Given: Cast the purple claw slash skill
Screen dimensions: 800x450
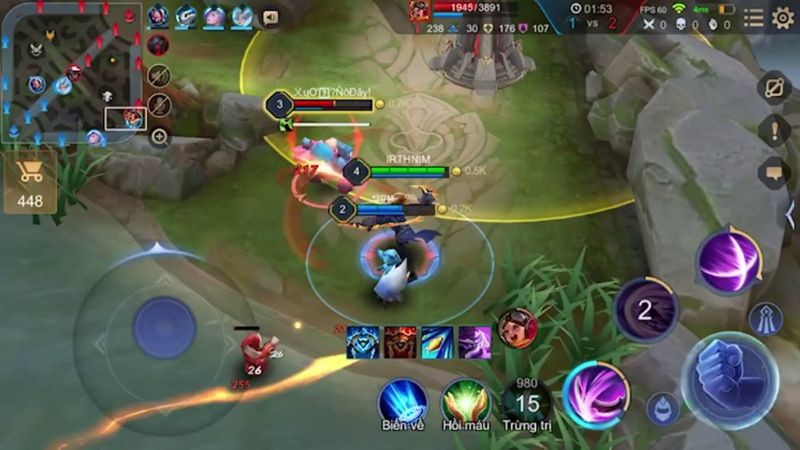Looking at the screenshot, I should (596, 393).
